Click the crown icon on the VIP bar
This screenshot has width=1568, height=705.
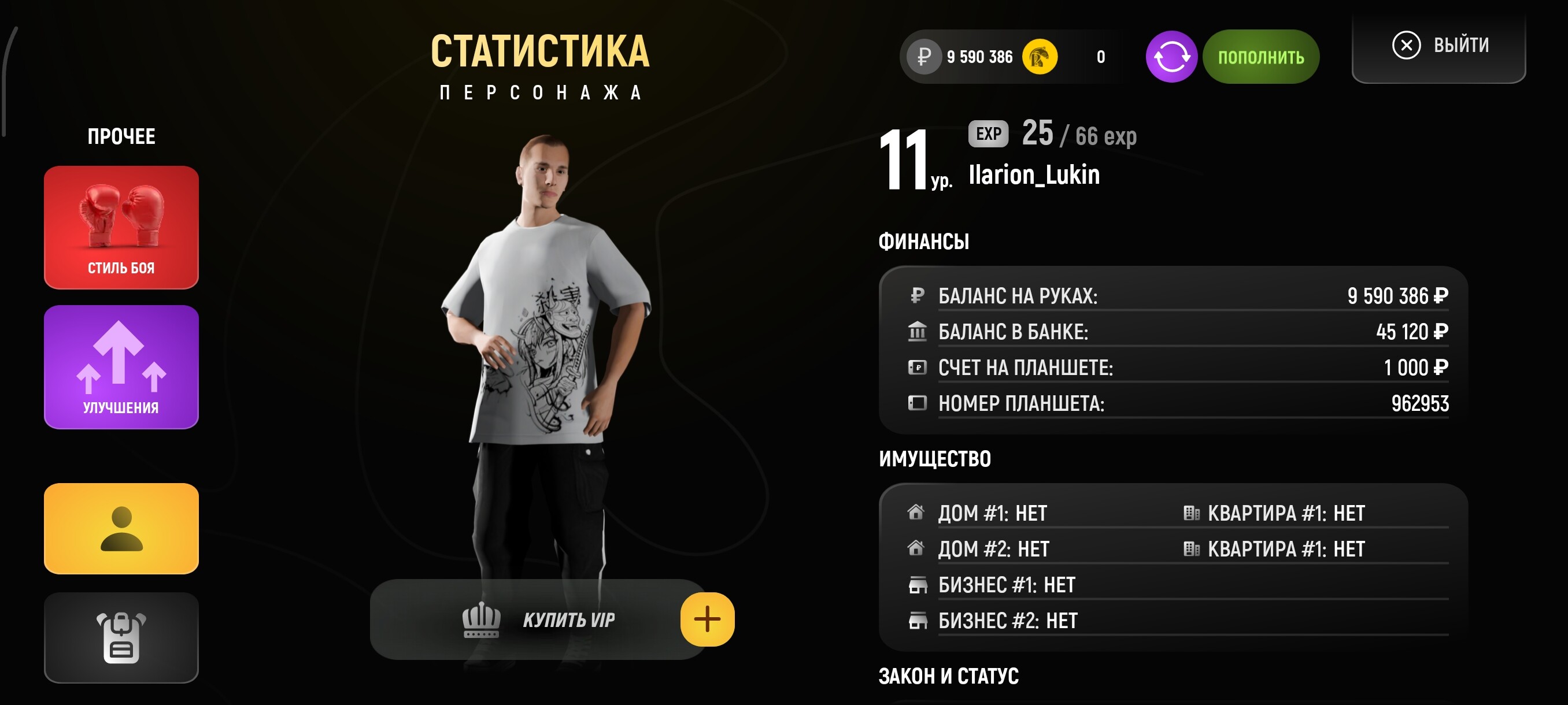point(480,621)
